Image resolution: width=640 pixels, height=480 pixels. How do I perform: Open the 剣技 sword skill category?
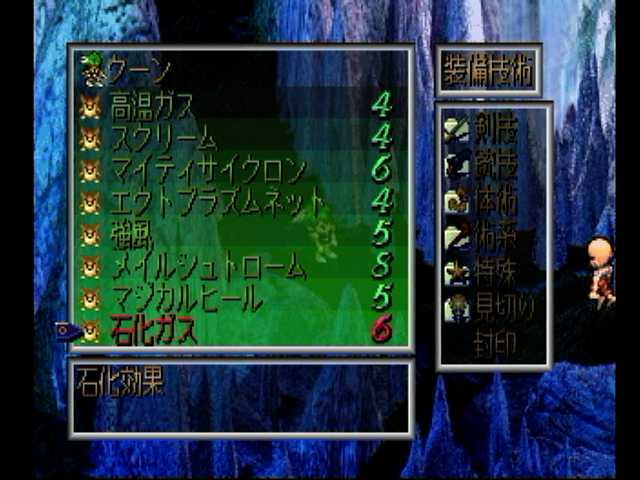coord(497,127)
